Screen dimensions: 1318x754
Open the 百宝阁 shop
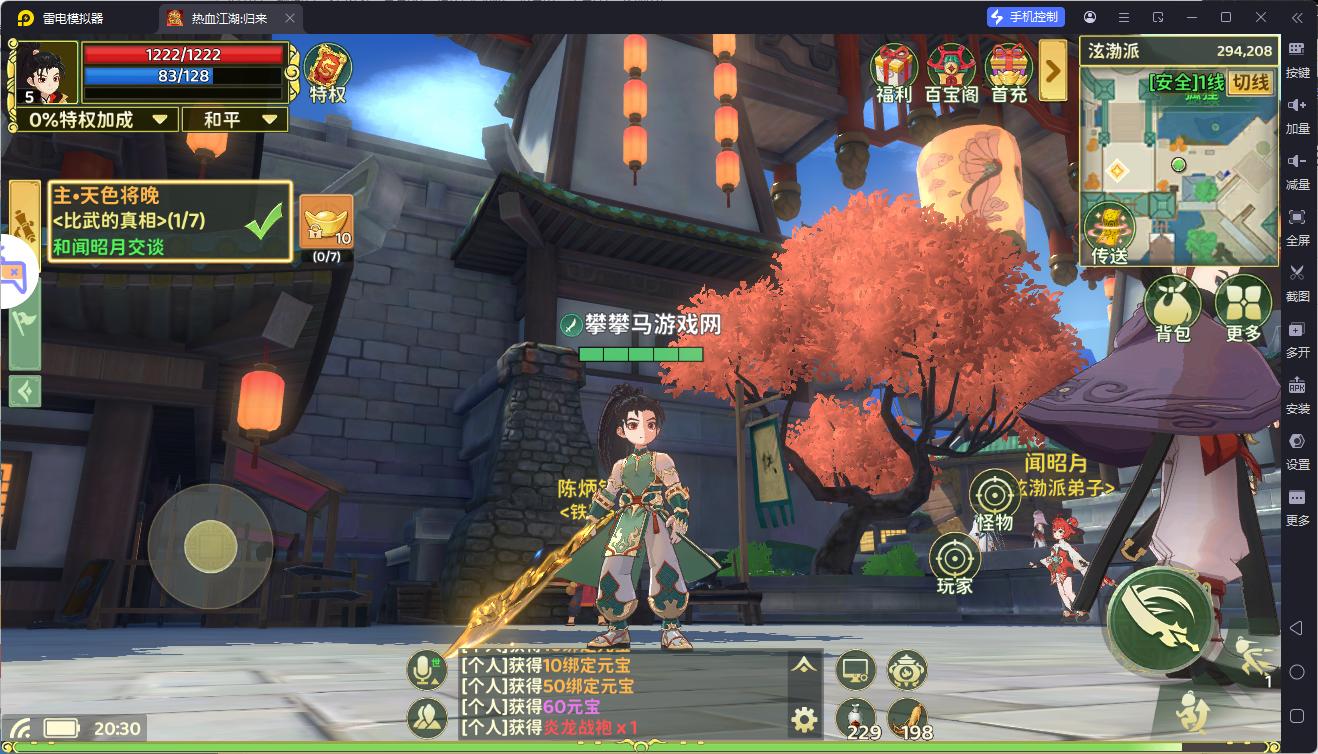pos(951,72)
